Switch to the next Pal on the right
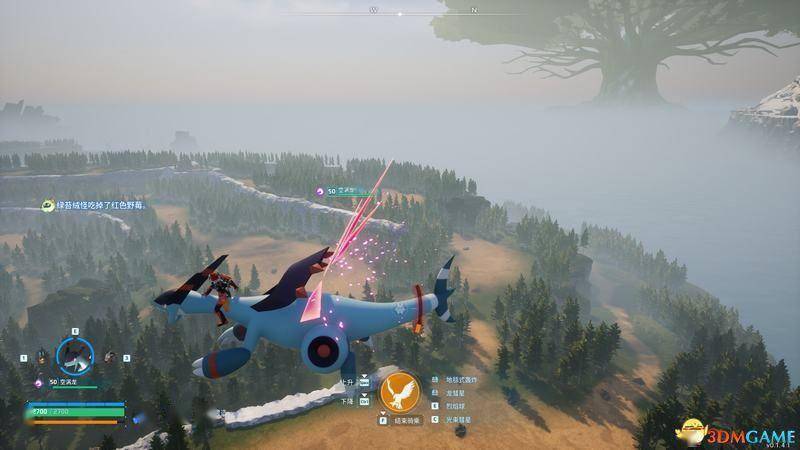 (x=110, y=356)
